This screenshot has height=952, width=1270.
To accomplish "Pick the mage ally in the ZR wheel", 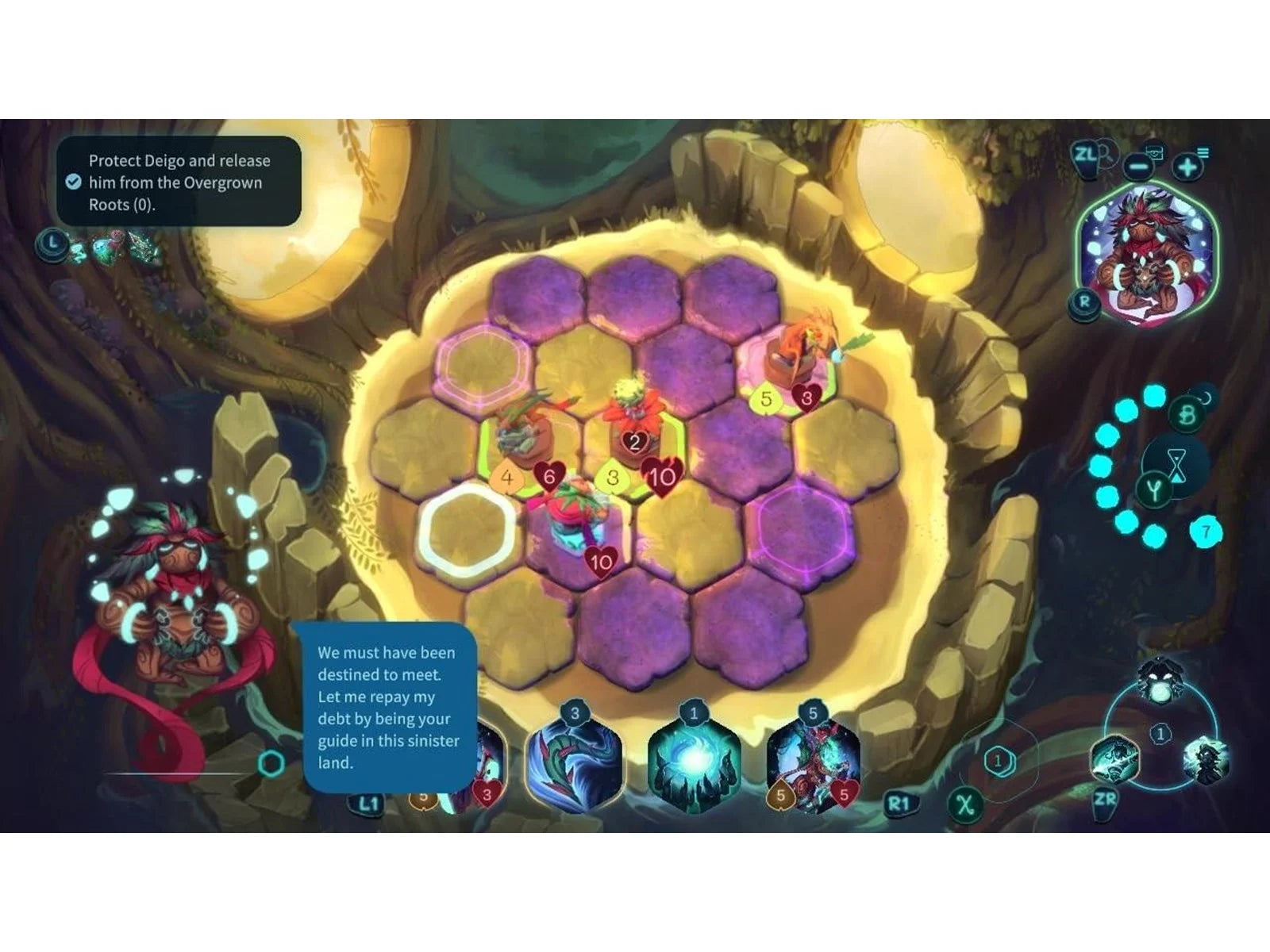I will (x=1206, y=758).
